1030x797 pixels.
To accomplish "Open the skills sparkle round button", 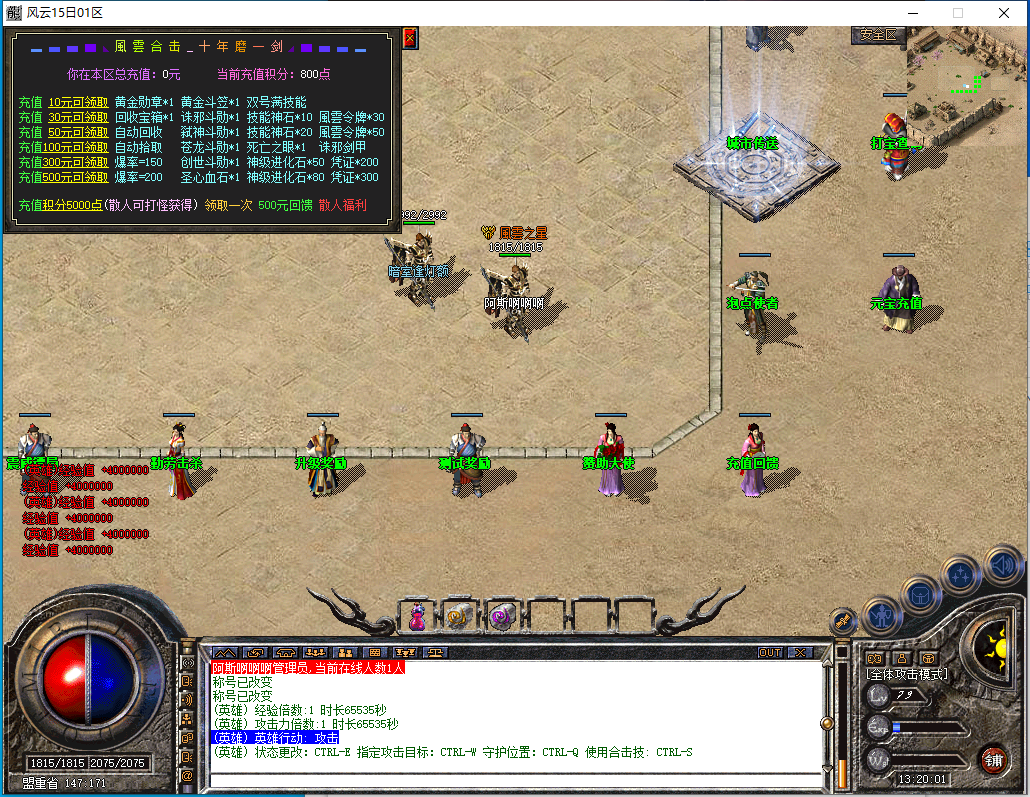I will tap(961, 574).
